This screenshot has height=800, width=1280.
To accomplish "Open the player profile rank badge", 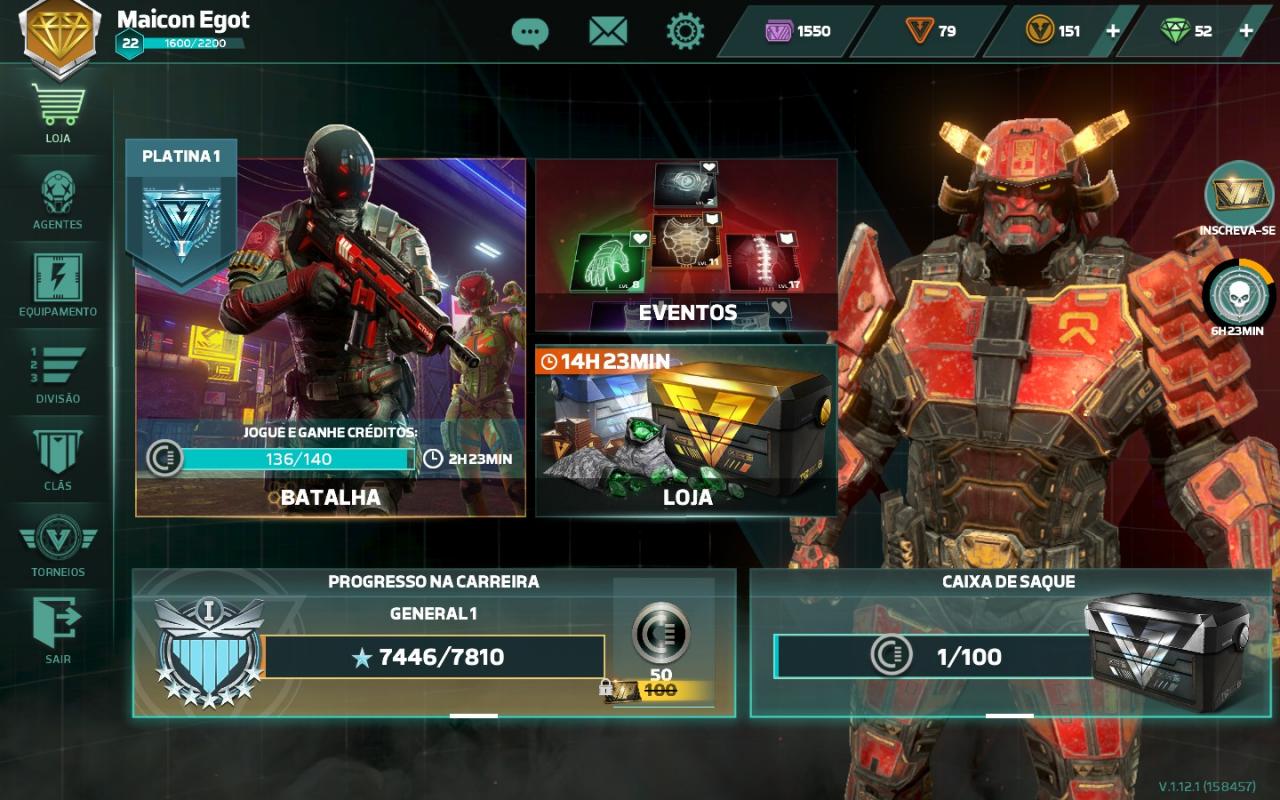I will tap(60, 36).
